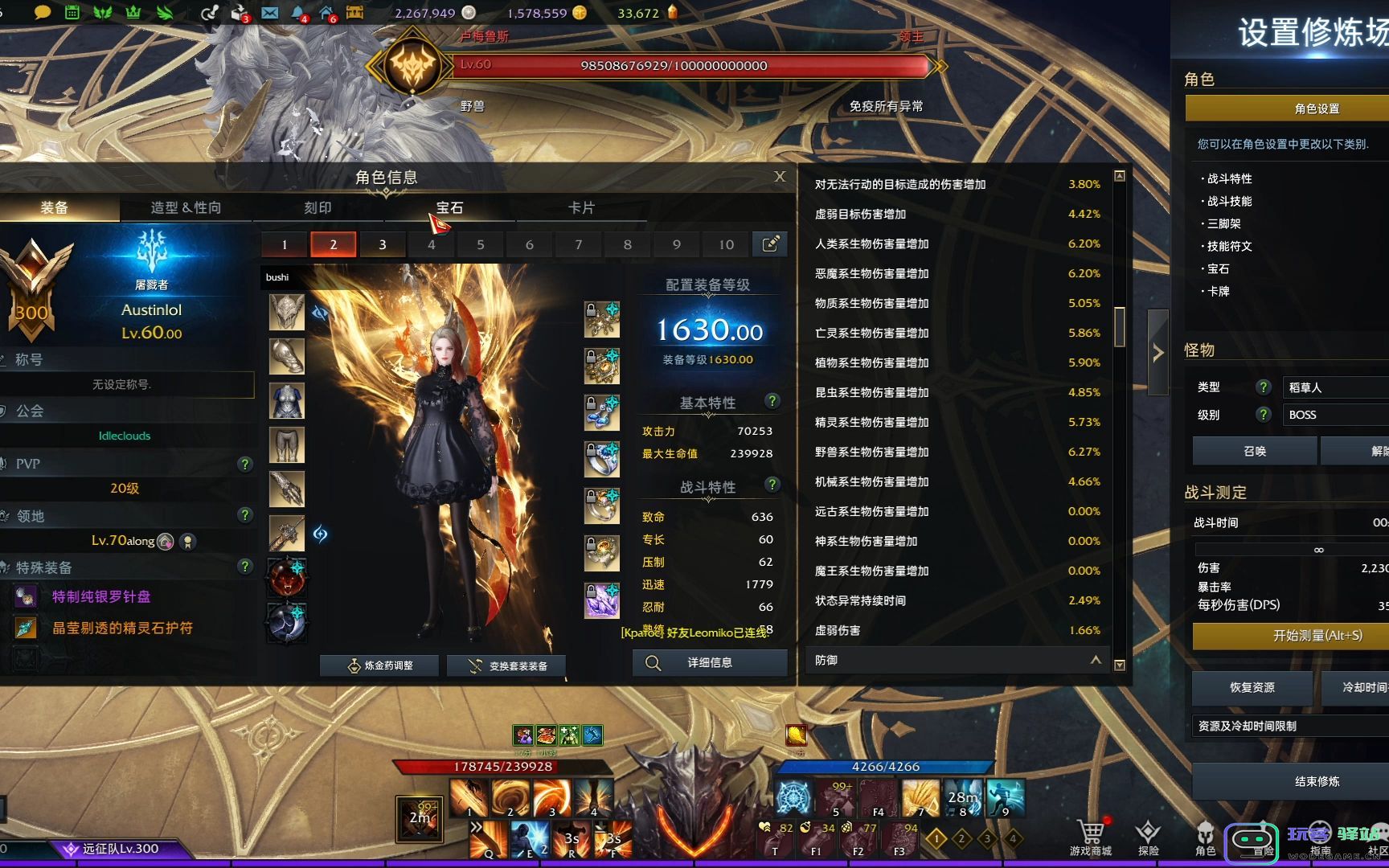Image resolution: width=1389 pixels, height=868 pixels.
Task: Click the preset edit pencil icon
Action: pyautogui.click(x=769, y=244)
